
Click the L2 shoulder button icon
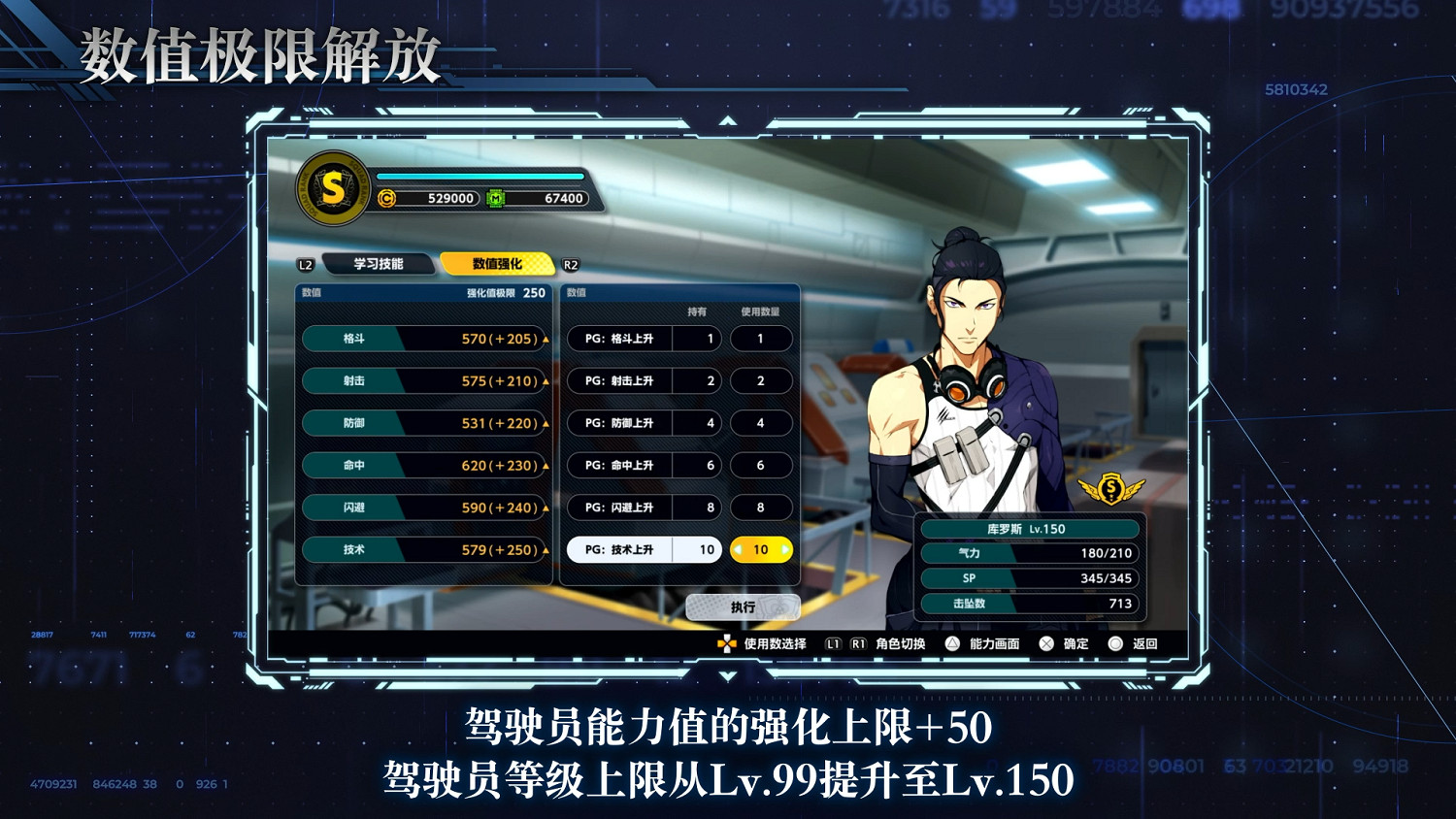tap(305, 262)
